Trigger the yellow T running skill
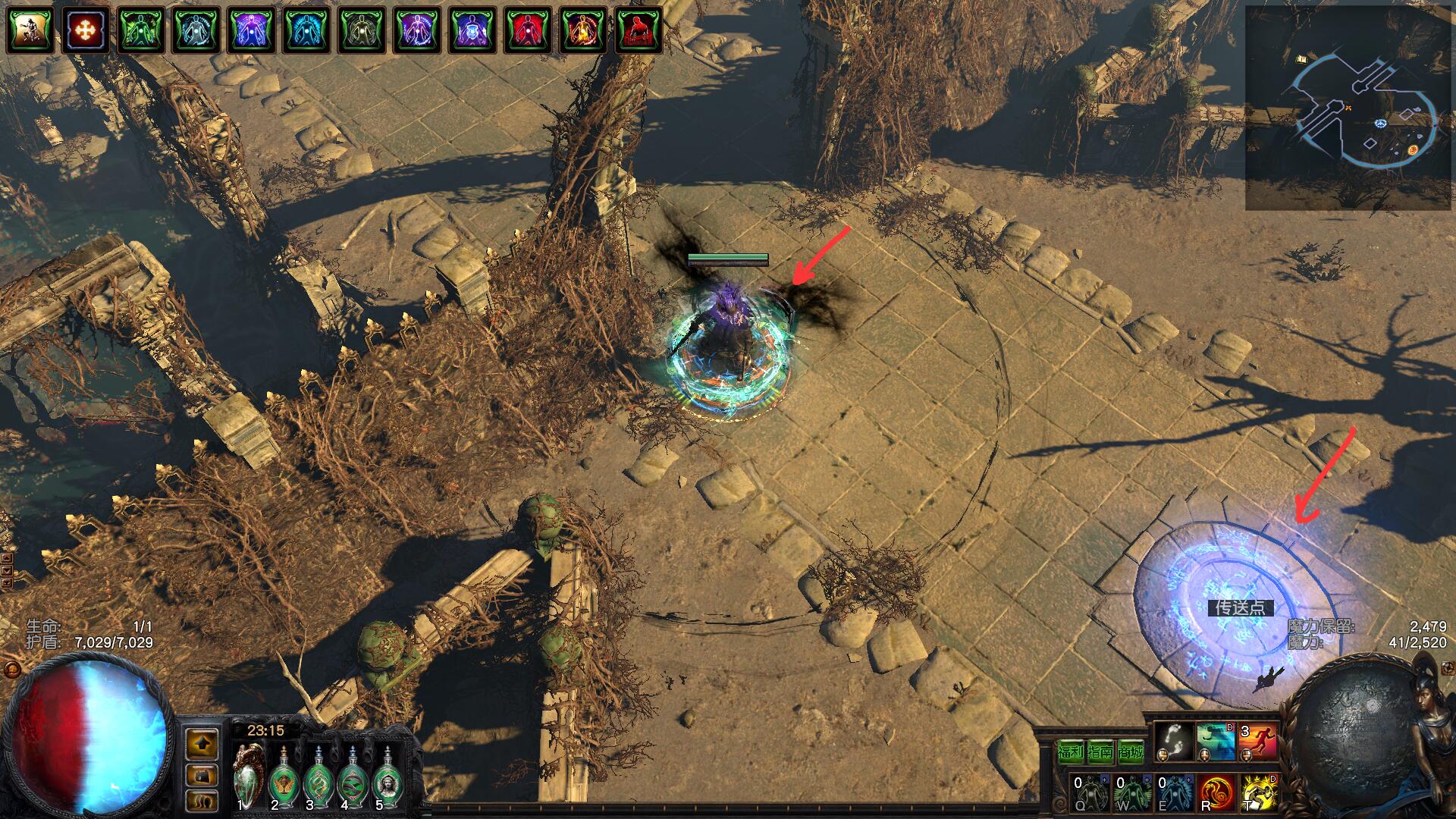The height and width of the screenshot is (819, 1456). [1258, 792]
